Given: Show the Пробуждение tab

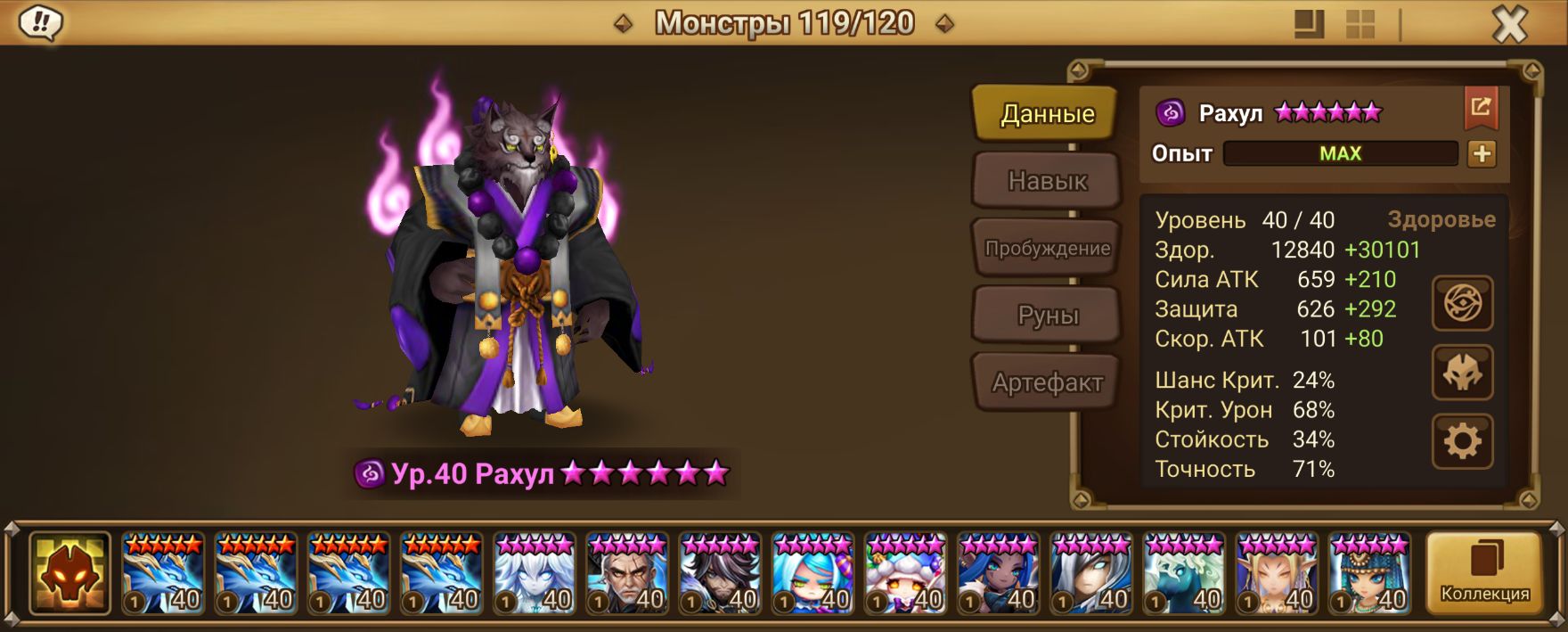Looking at the screenshot, I should 1046,248.
